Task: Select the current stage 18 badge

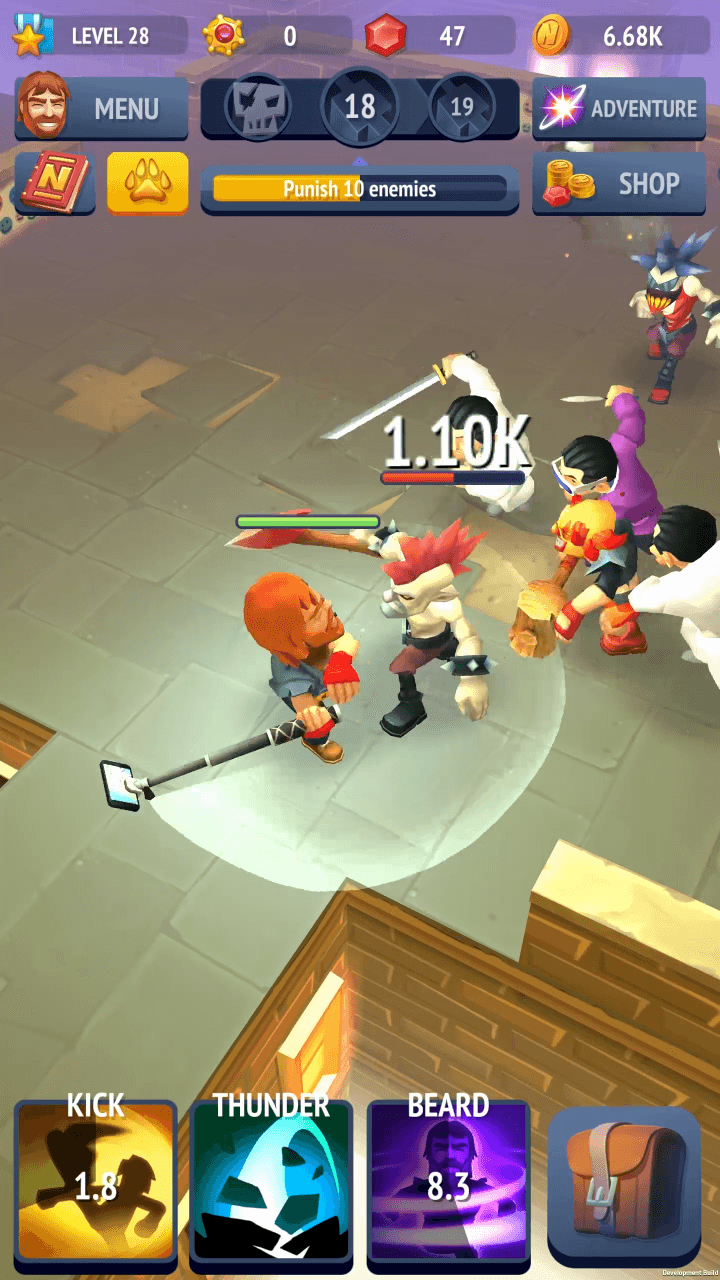Action: click(x=360, y=106)
